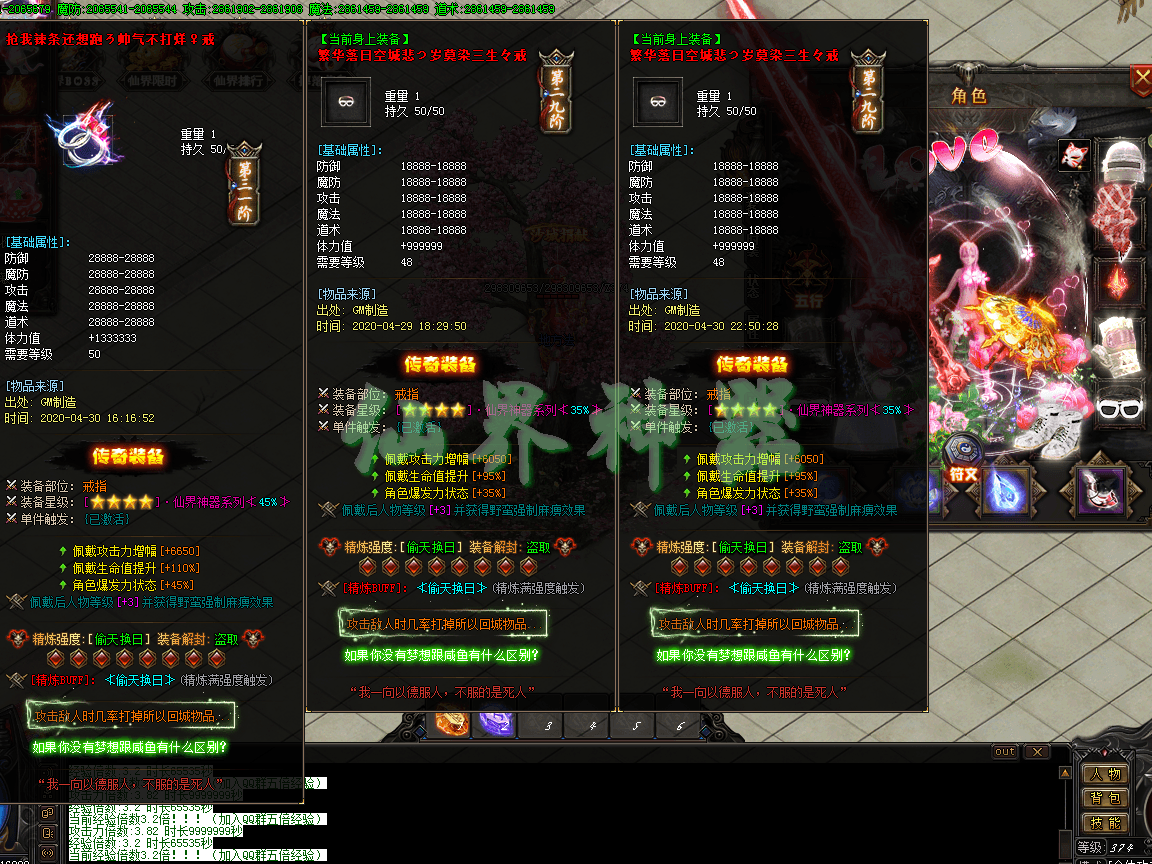Screen dimensions: 1152x864
Task: Open the 背包 backpack
Action: pos(1106,798)
